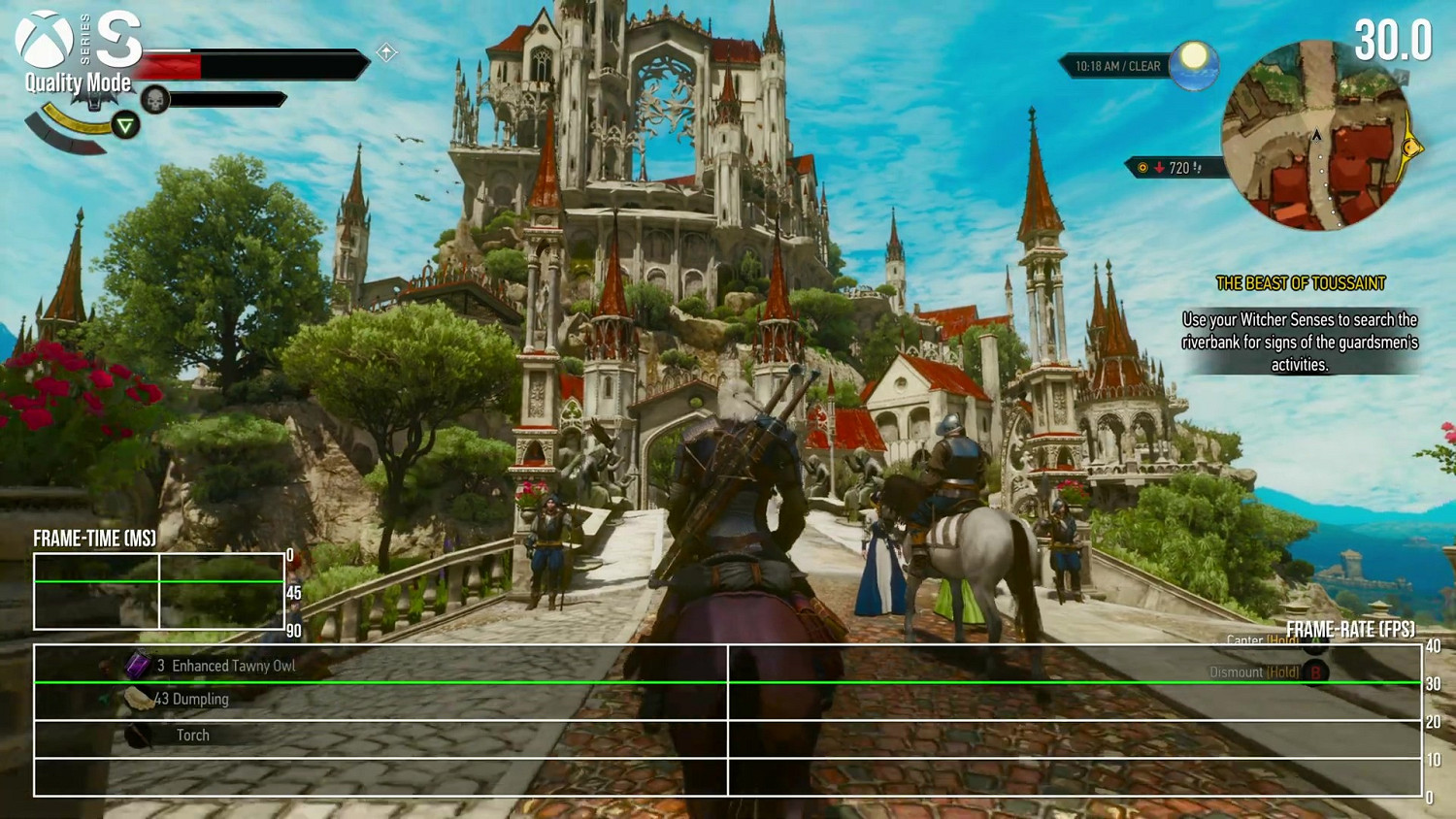Click the red down arrow beside 720
The height and width of the screenshot is (819, 1456).
coord(1159,166)
